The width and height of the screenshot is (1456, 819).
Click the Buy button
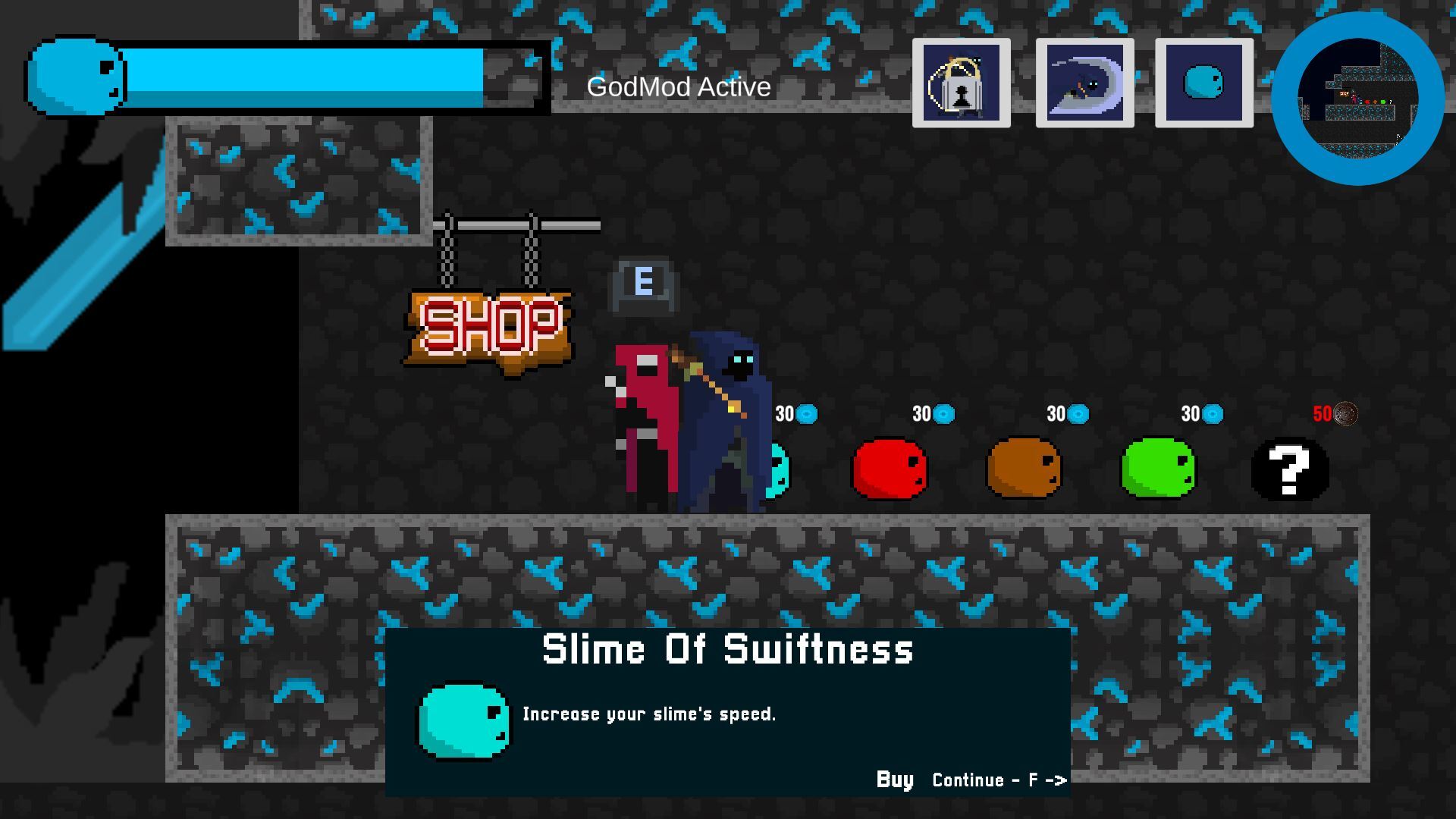click(x=893, y=779)
